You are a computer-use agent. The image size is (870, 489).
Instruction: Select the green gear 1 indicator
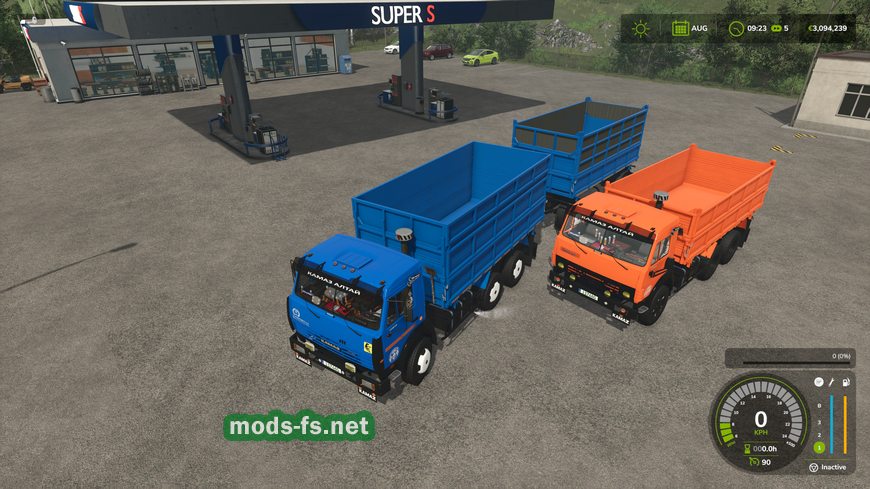tap(819, 446)
